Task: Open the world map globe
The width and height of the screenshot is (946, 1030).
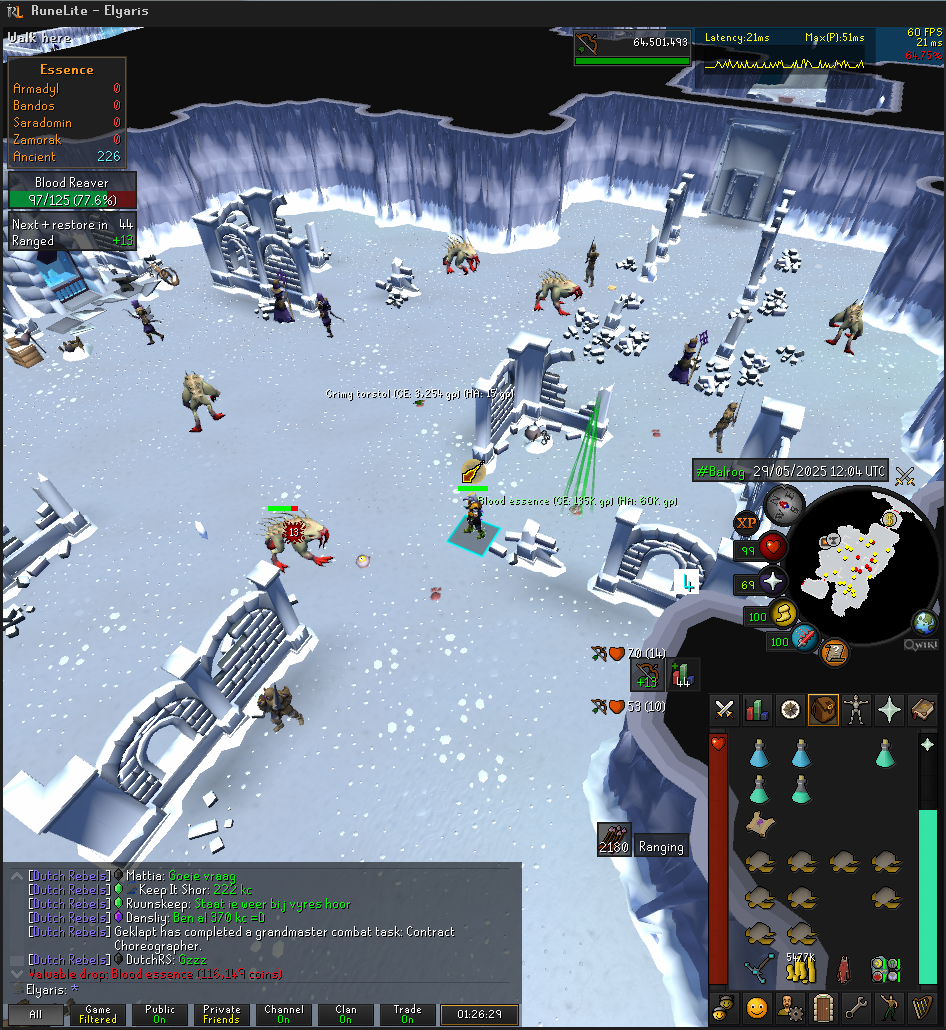Action: (924, 622)
